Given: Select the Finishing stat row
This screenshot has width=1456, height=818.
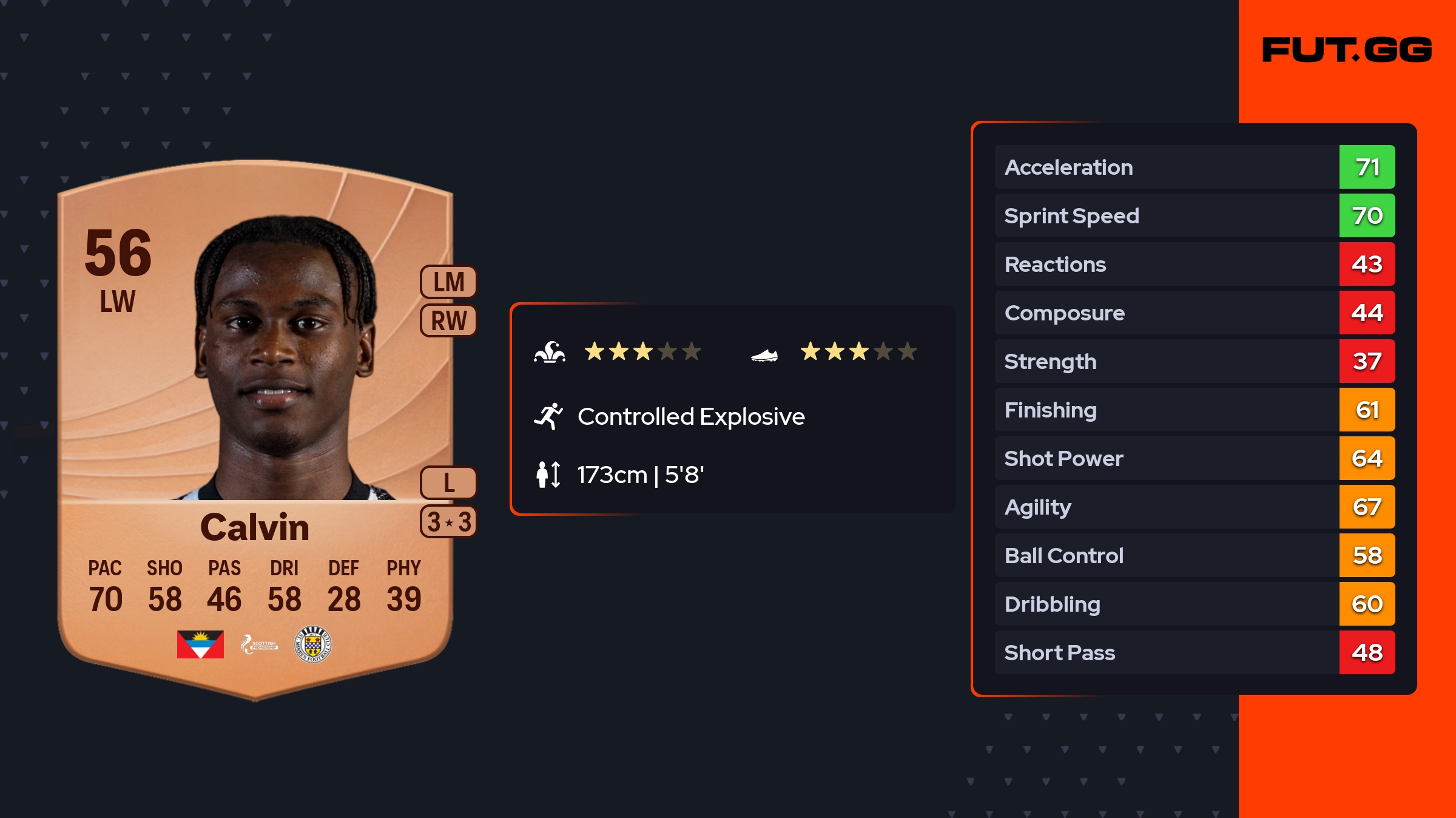Looking at the screenshot, I should (1194, 410).
